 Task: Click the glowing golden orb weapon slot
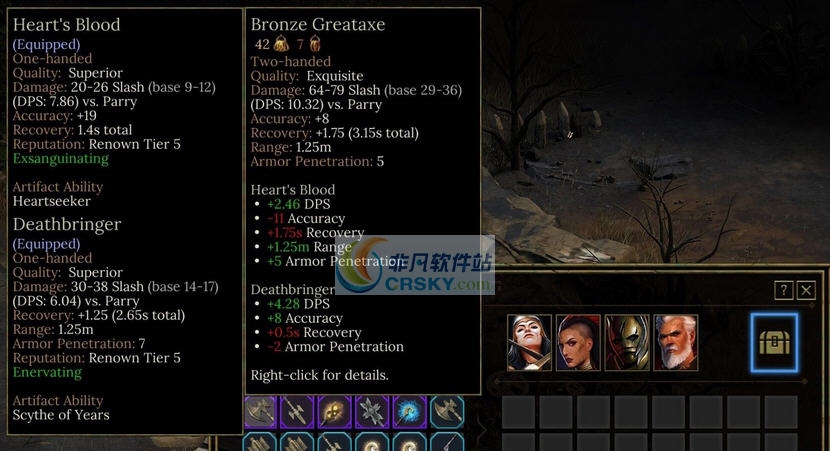pos(334,412)
